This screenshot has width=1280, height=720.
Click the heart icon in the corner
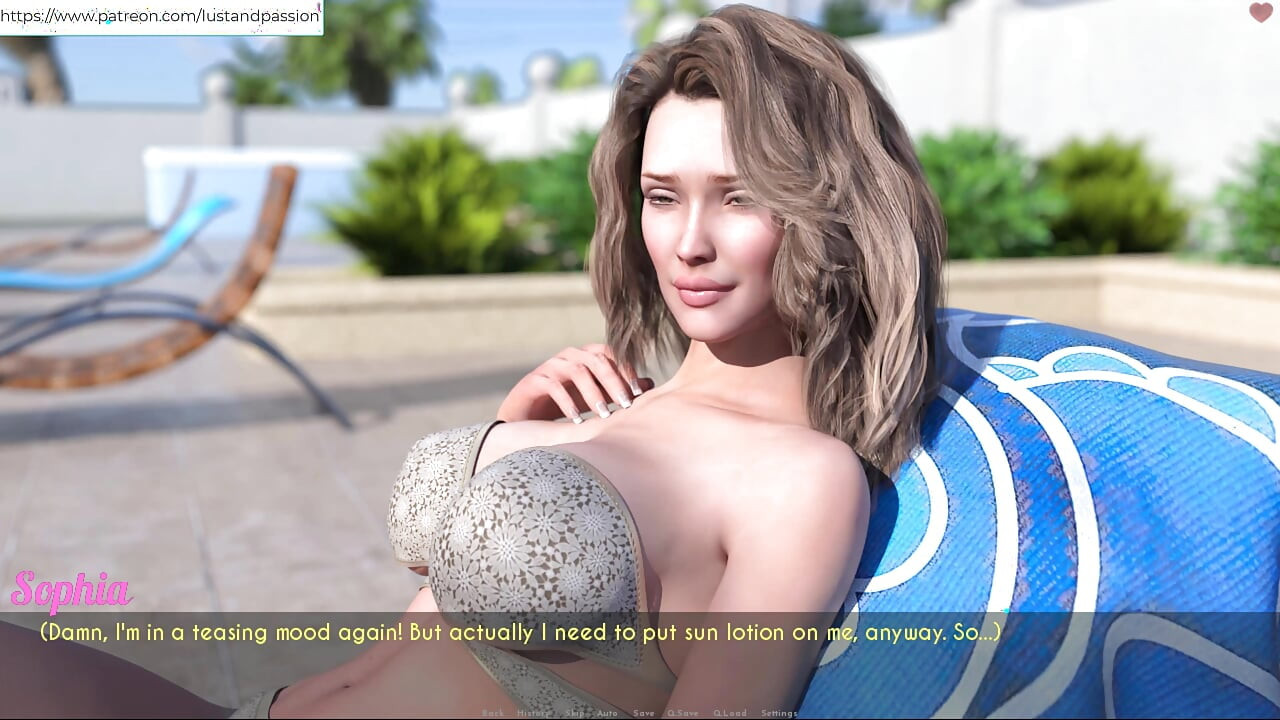coord(1260,13)
